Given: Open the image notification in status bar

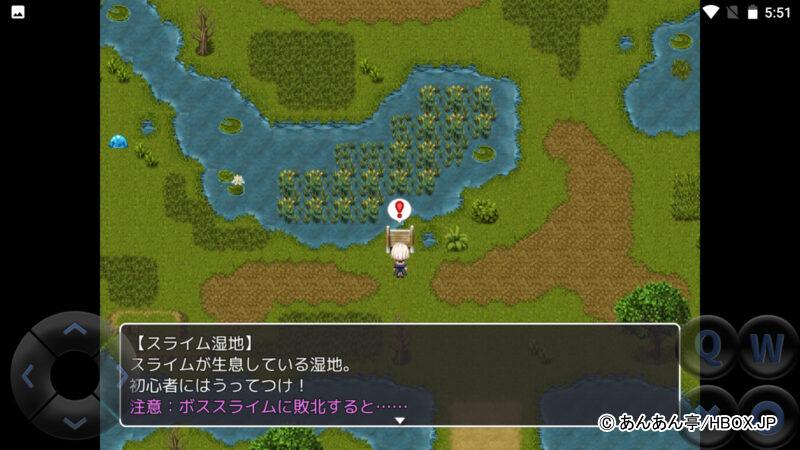Looking at the screenshot, I should click(18, 12).
